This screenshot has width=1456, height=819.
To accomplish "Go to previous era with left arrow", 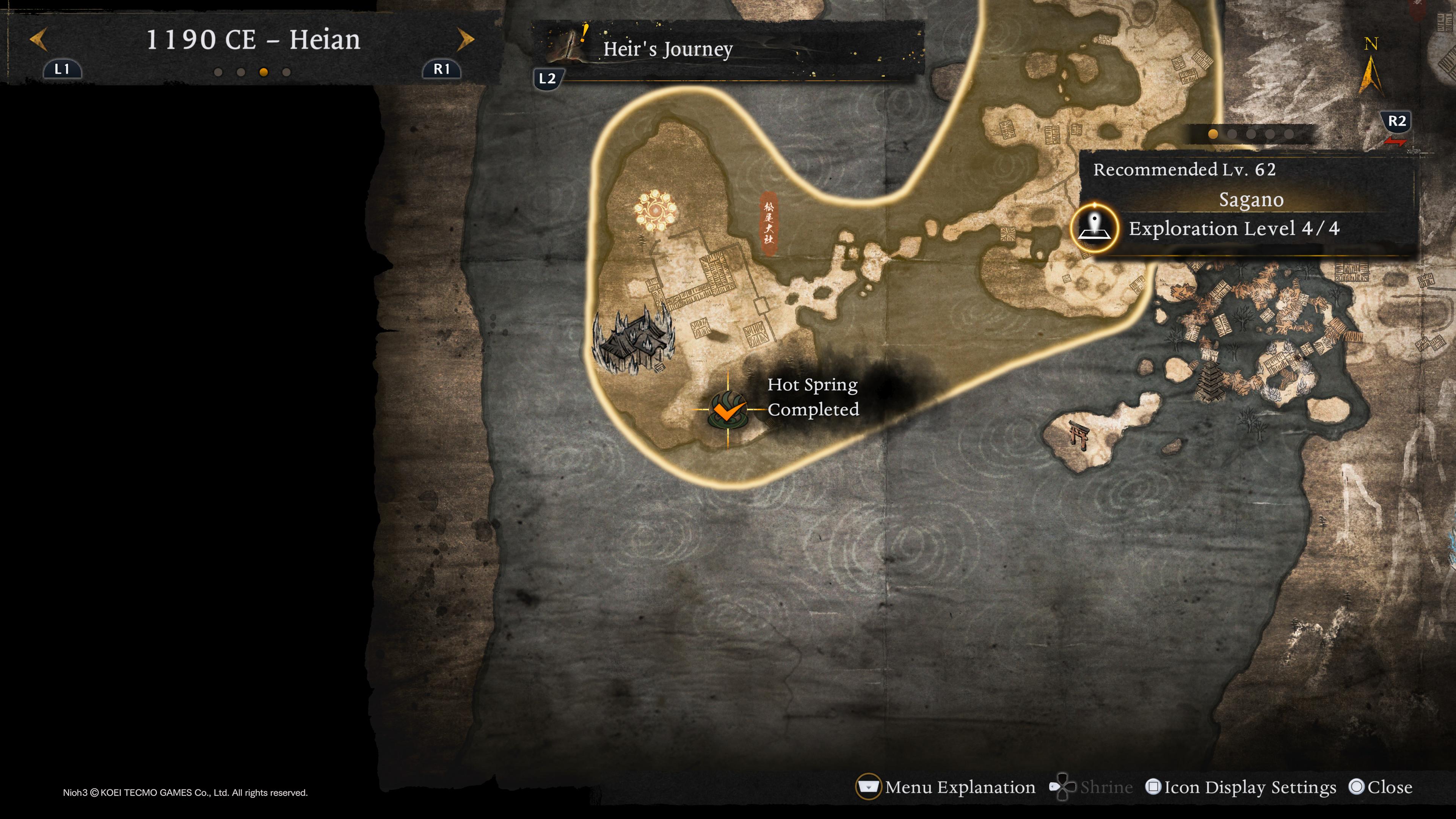I will 38,39.
